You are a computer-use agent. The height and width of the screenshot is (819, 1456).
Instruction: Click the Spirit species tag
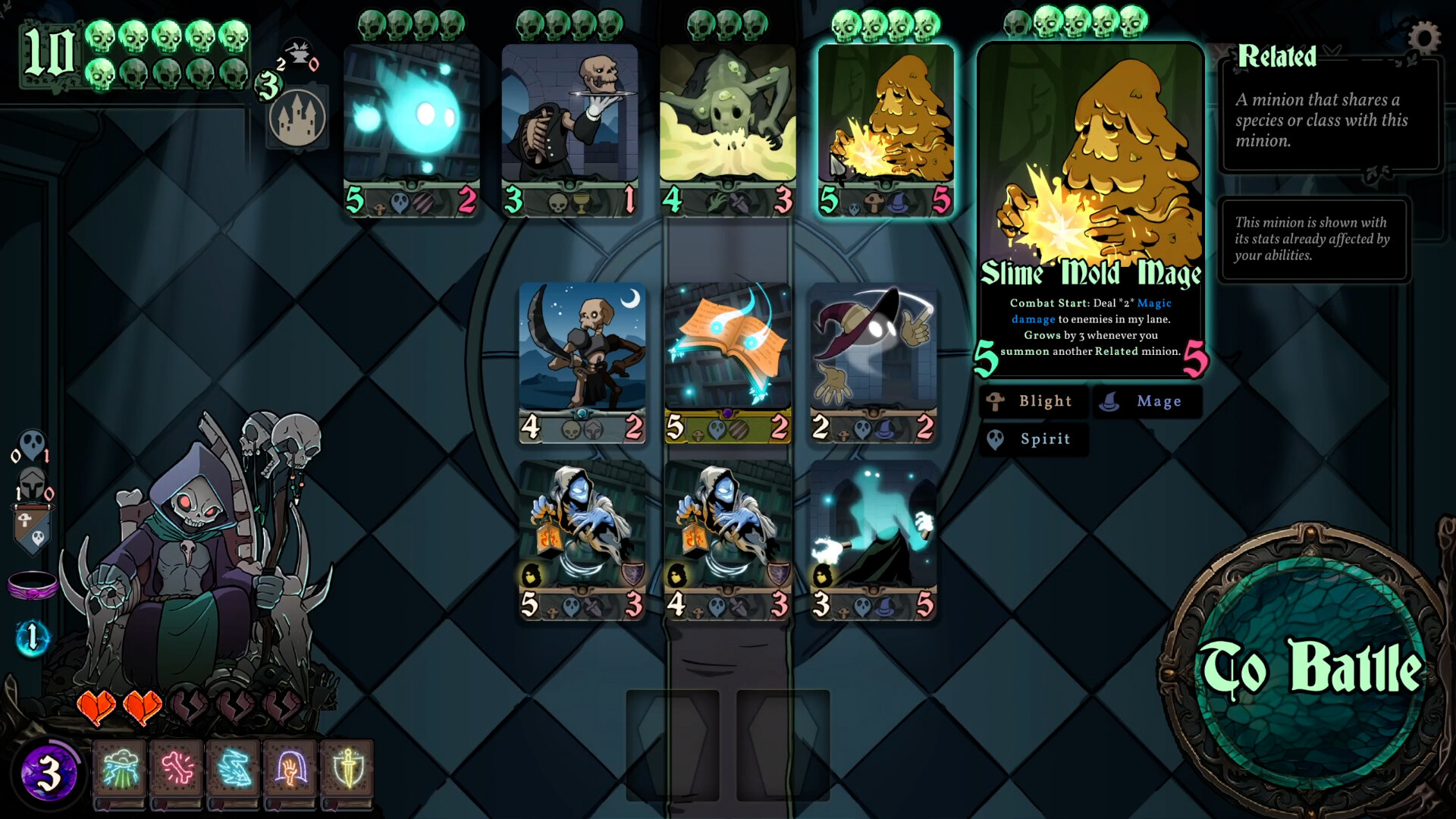point(1033,439)
